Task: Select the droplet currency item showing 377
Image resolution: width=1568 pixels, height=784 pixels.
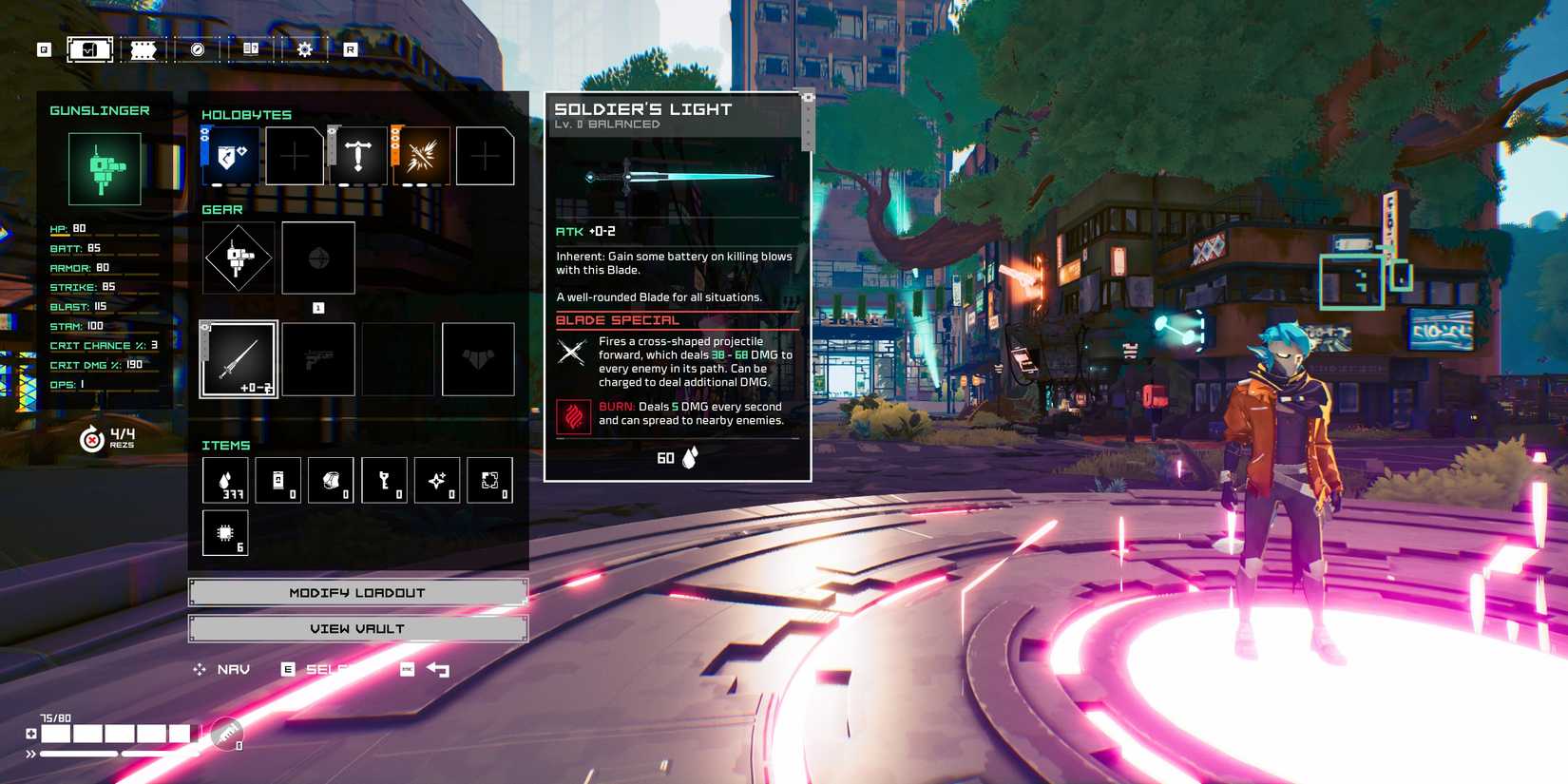Action: [225, 480]
